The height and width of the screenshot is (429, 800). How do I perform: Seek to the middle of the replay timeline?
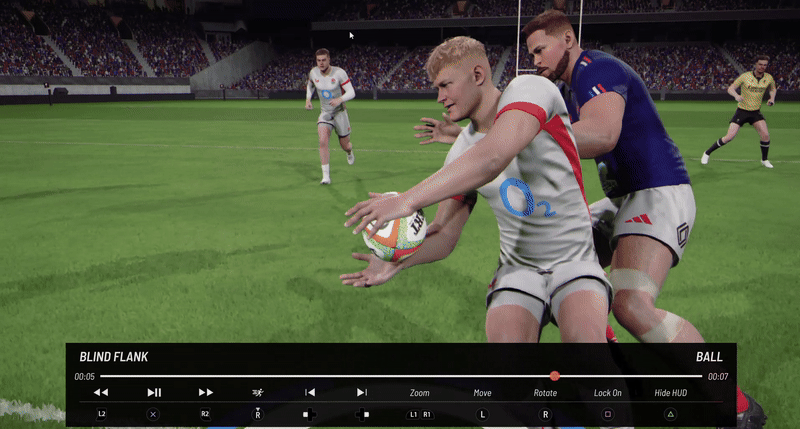click(x=401, y=376)
